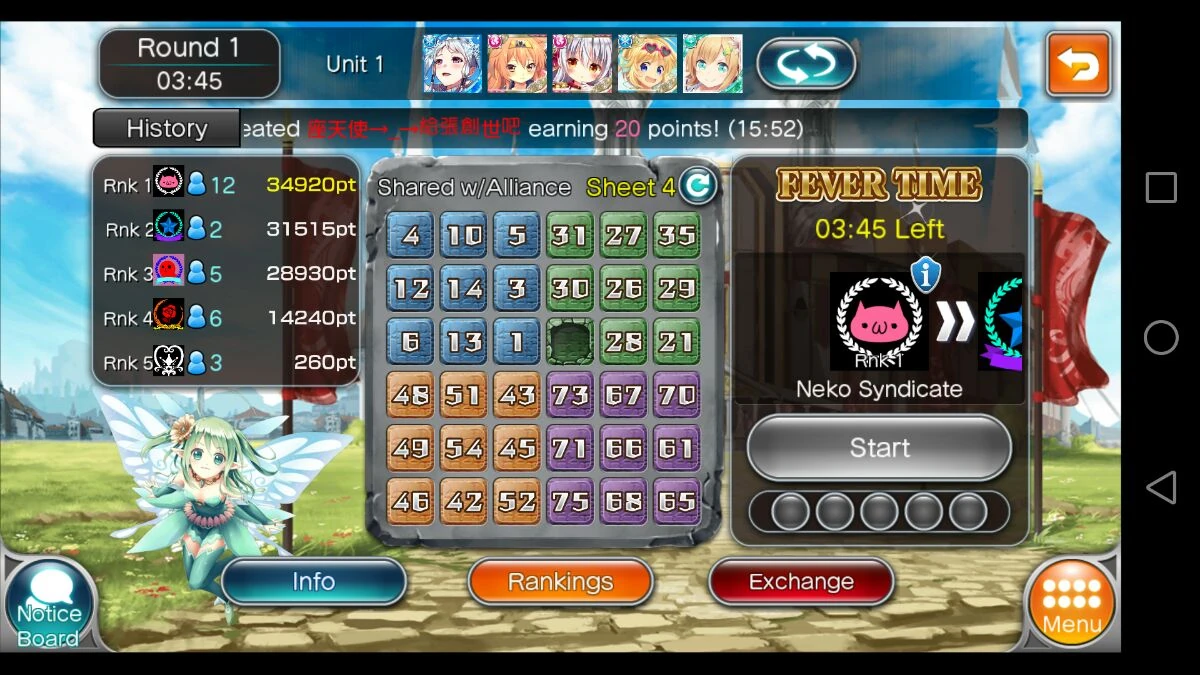This screenshot has width=1200, height=675.
Task: Start the Fever Time battle
Action: pos(879,448)
